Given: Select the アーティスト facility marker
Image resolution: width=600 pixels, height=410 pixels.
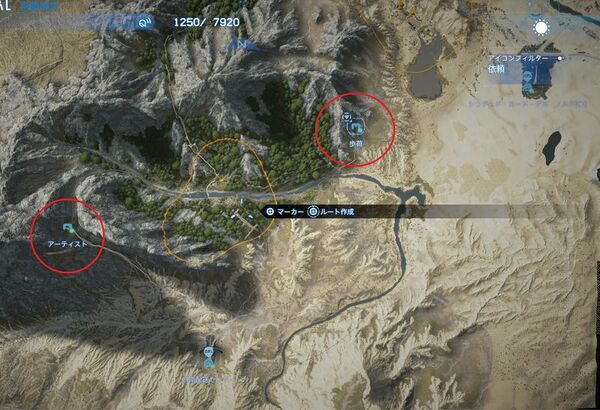Looking at the screenshot, I should 67,230.
